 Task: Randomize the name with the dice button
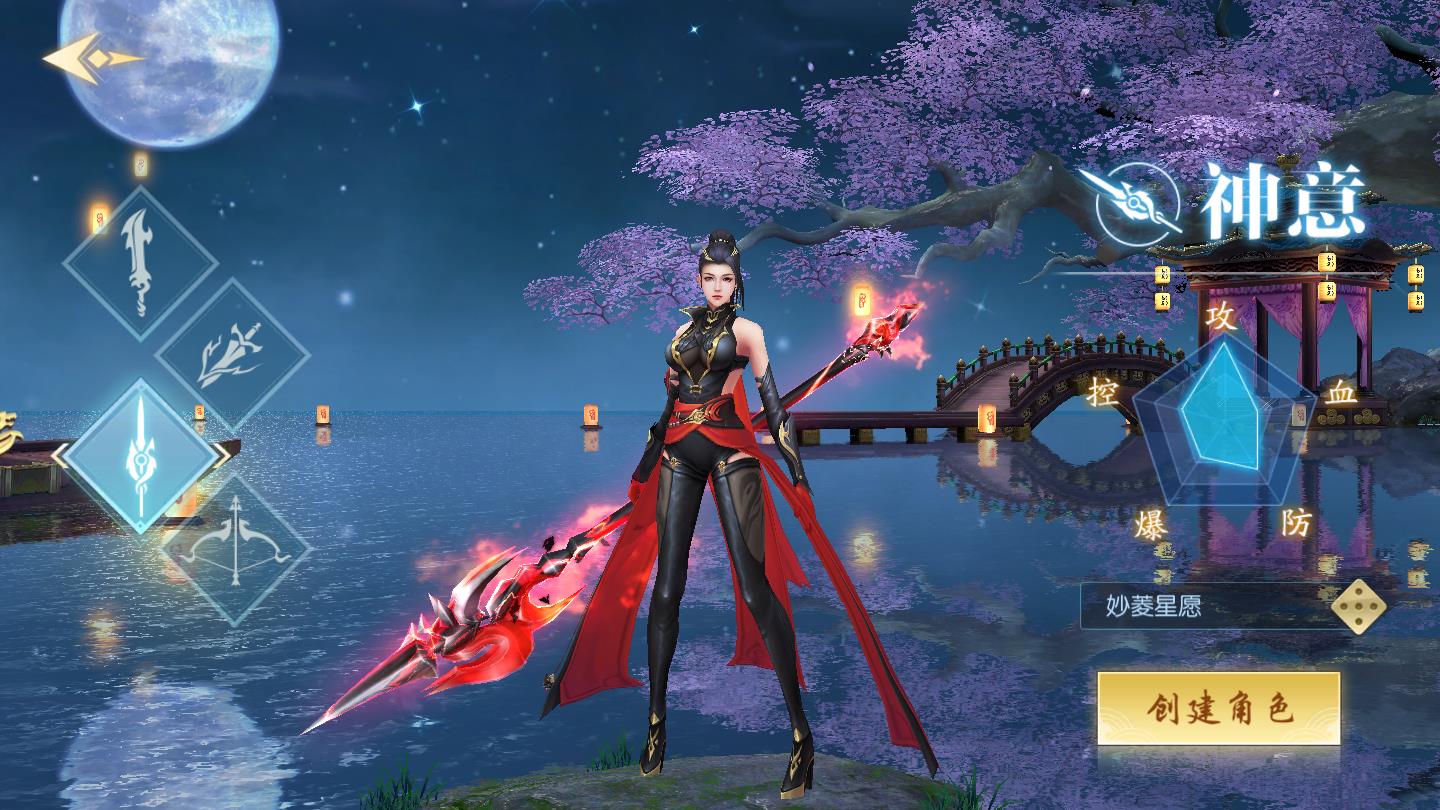click(x=1358, y=606)
